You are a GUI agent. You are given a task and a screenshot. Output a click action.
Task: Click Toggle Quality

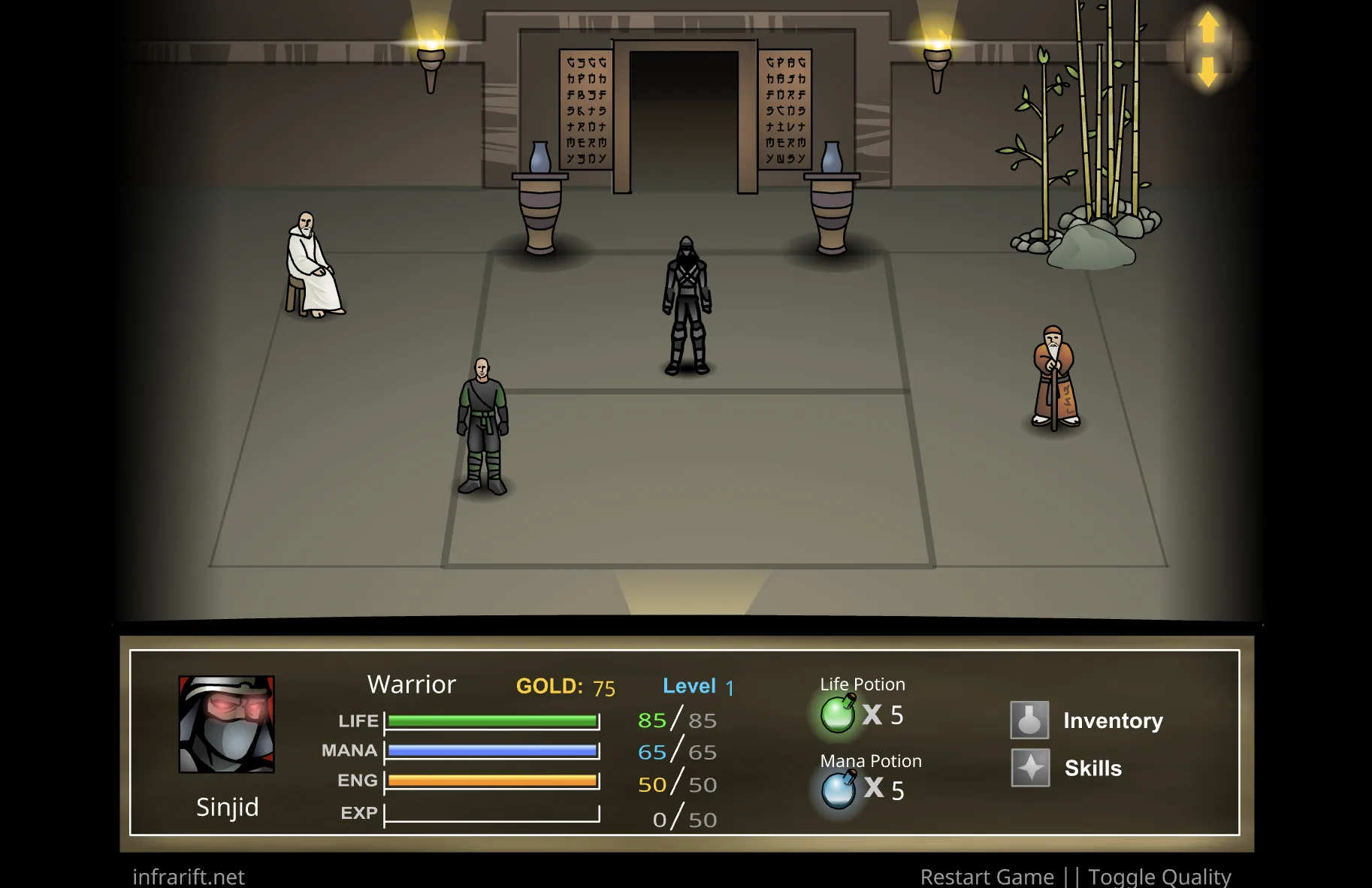(1160, 876)
